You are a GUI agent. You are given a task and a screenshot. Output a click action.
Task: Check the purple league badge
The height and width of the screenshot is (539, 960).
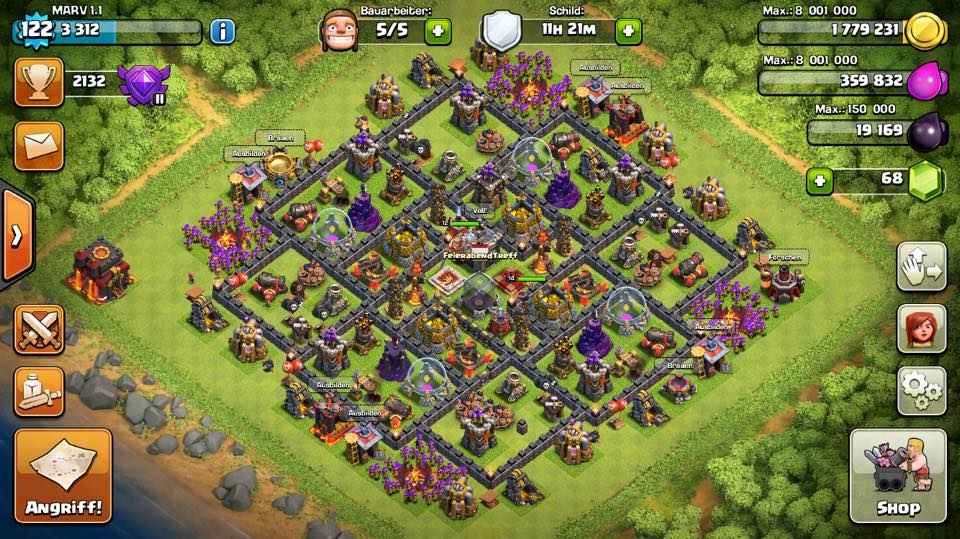click(x=143, y=83)
